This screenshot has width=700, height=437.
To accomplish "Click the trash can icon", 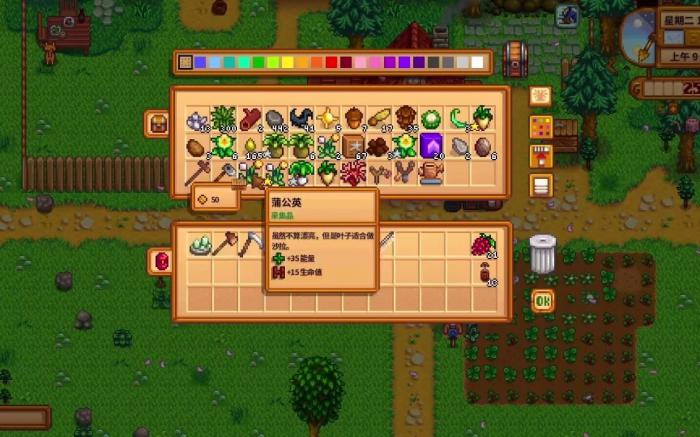I will 542,254.
